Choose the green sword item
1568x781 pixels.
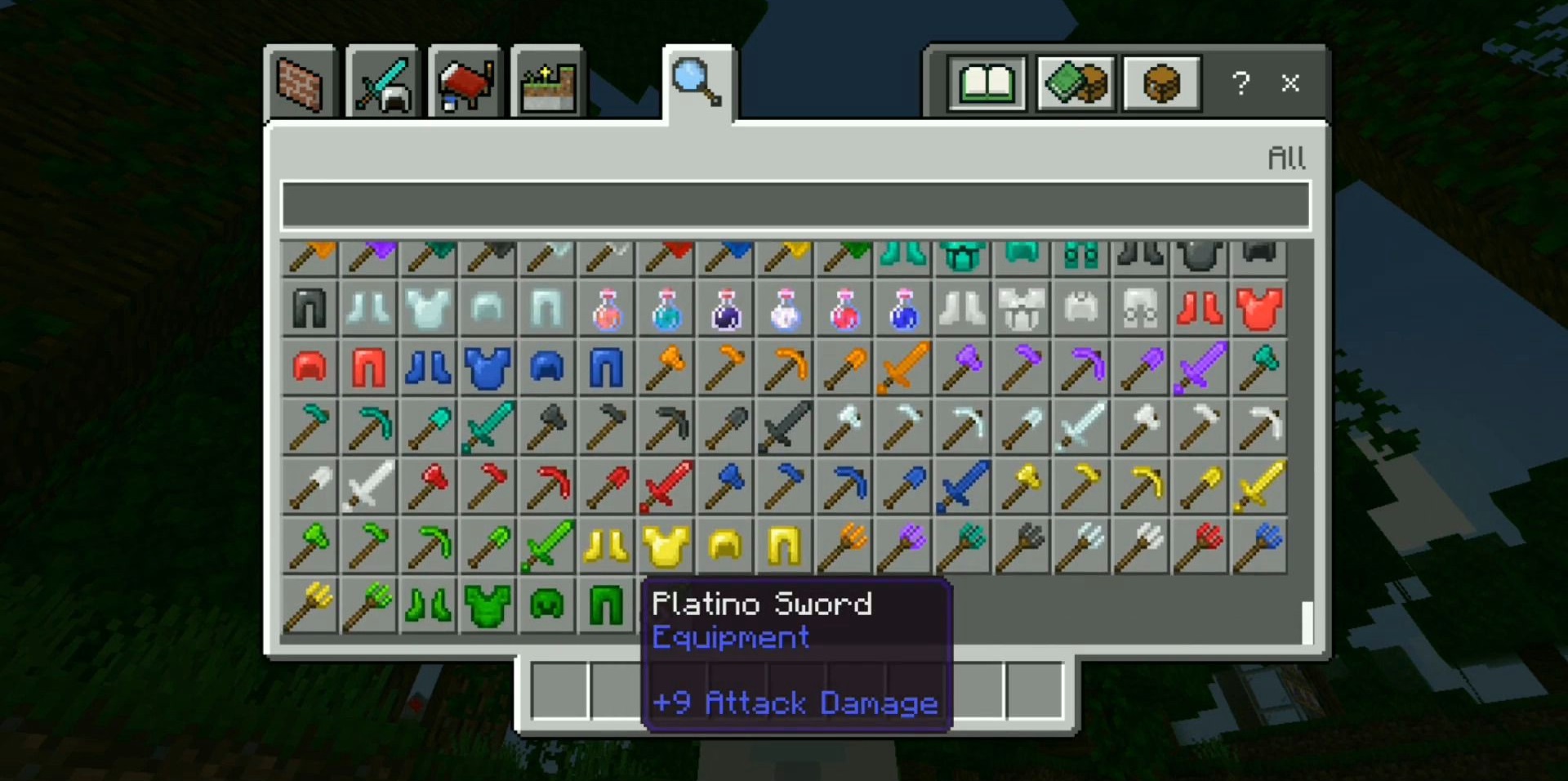click(x=547, y=547)
